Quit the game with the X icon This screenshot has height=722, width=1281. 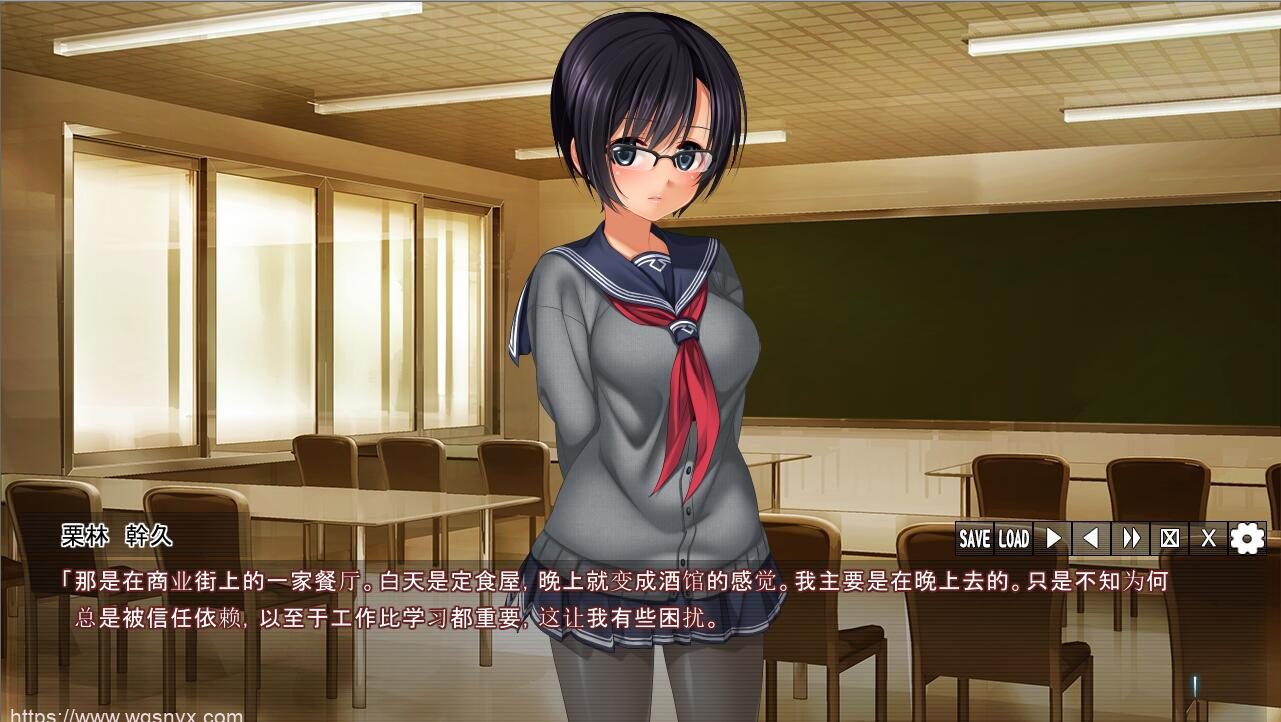(1207, 538)
